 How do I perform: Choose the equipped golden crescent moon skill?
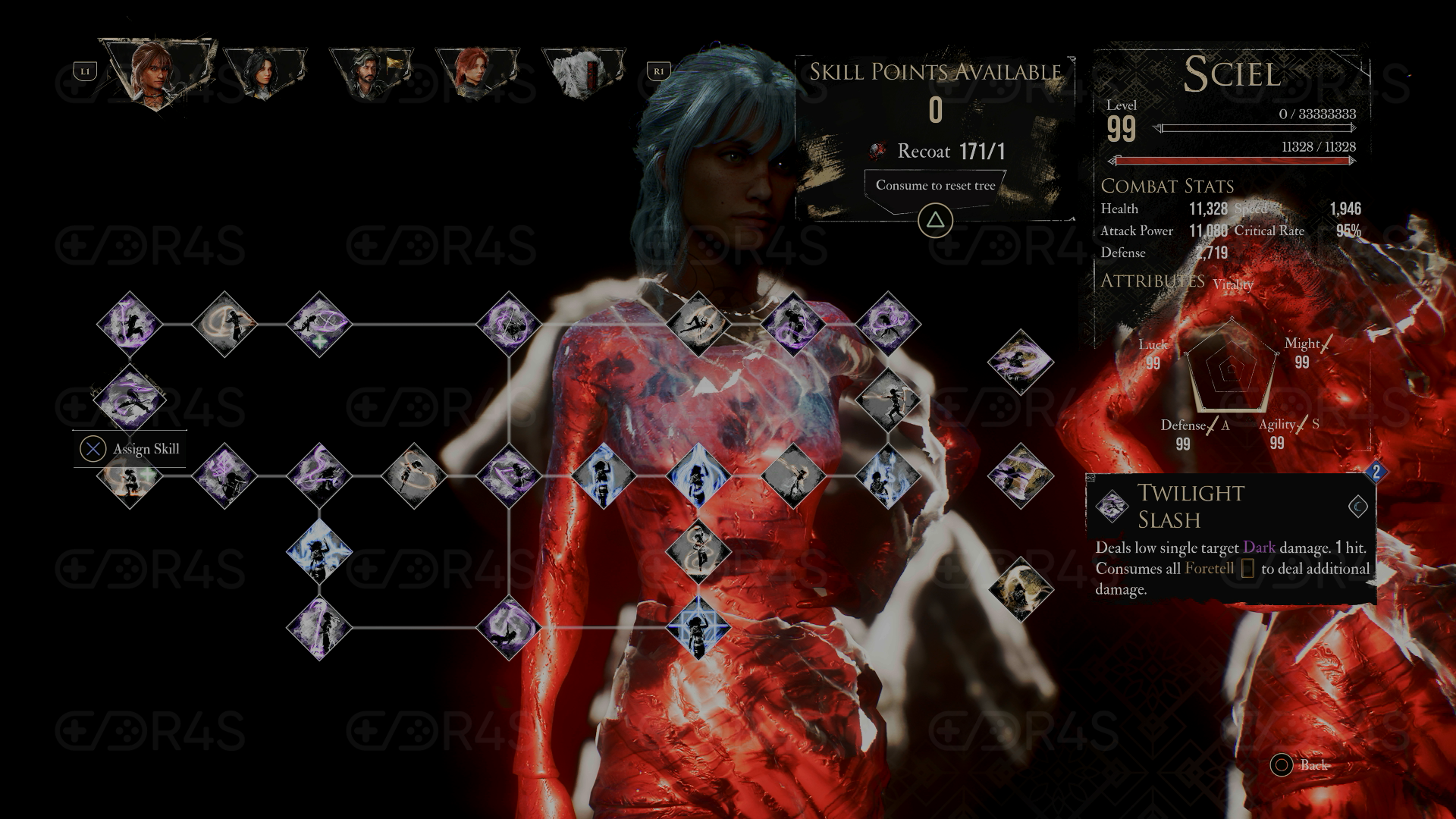click(1020, 589)
